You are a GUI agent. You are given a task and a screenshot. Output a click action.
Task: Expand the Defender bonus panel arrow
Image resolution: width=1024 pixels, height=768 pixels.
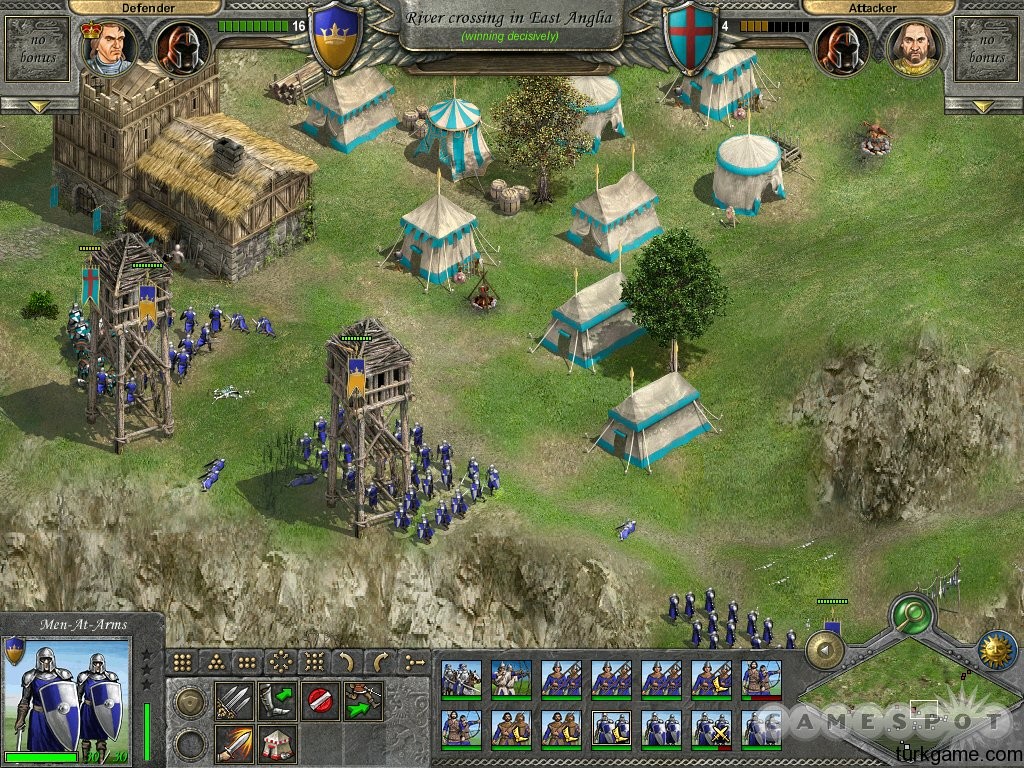[x=38, y=106]
